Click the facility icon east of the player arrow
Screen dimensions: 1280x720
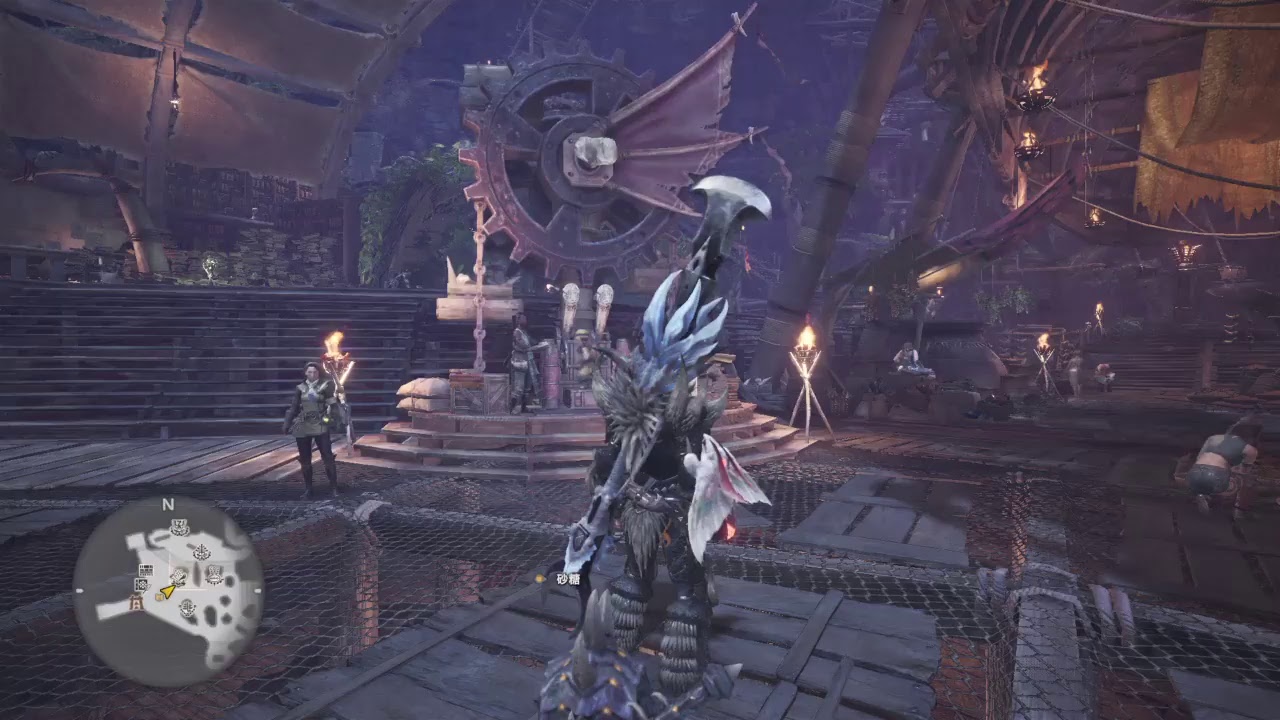tap(214, 576)
